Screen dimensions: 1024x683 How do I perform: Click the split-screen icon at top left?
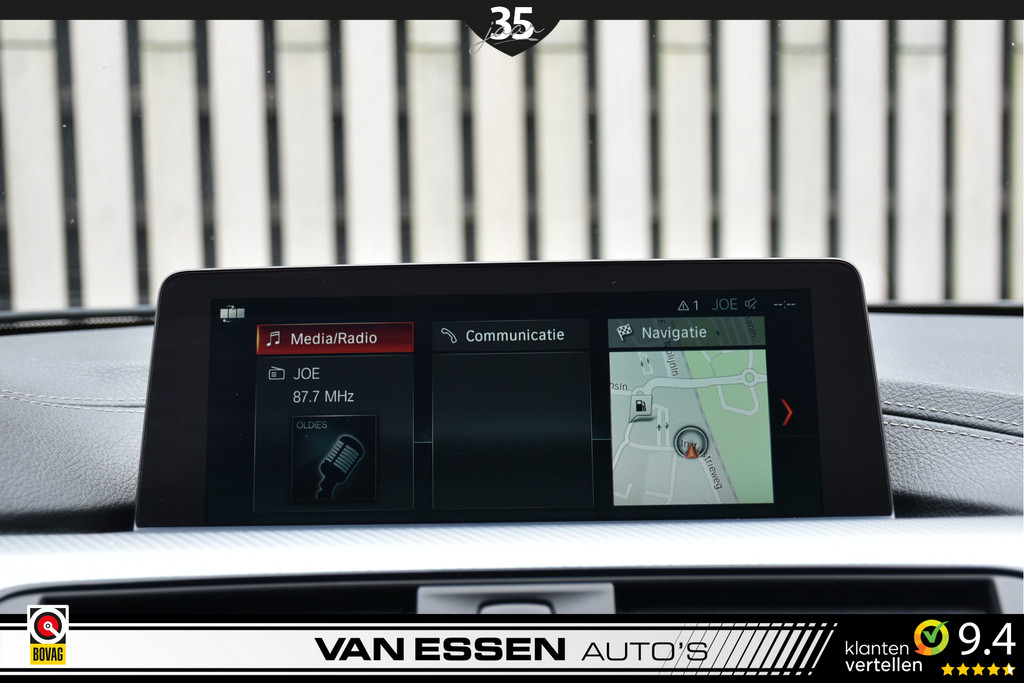click(x=232, y=314)
